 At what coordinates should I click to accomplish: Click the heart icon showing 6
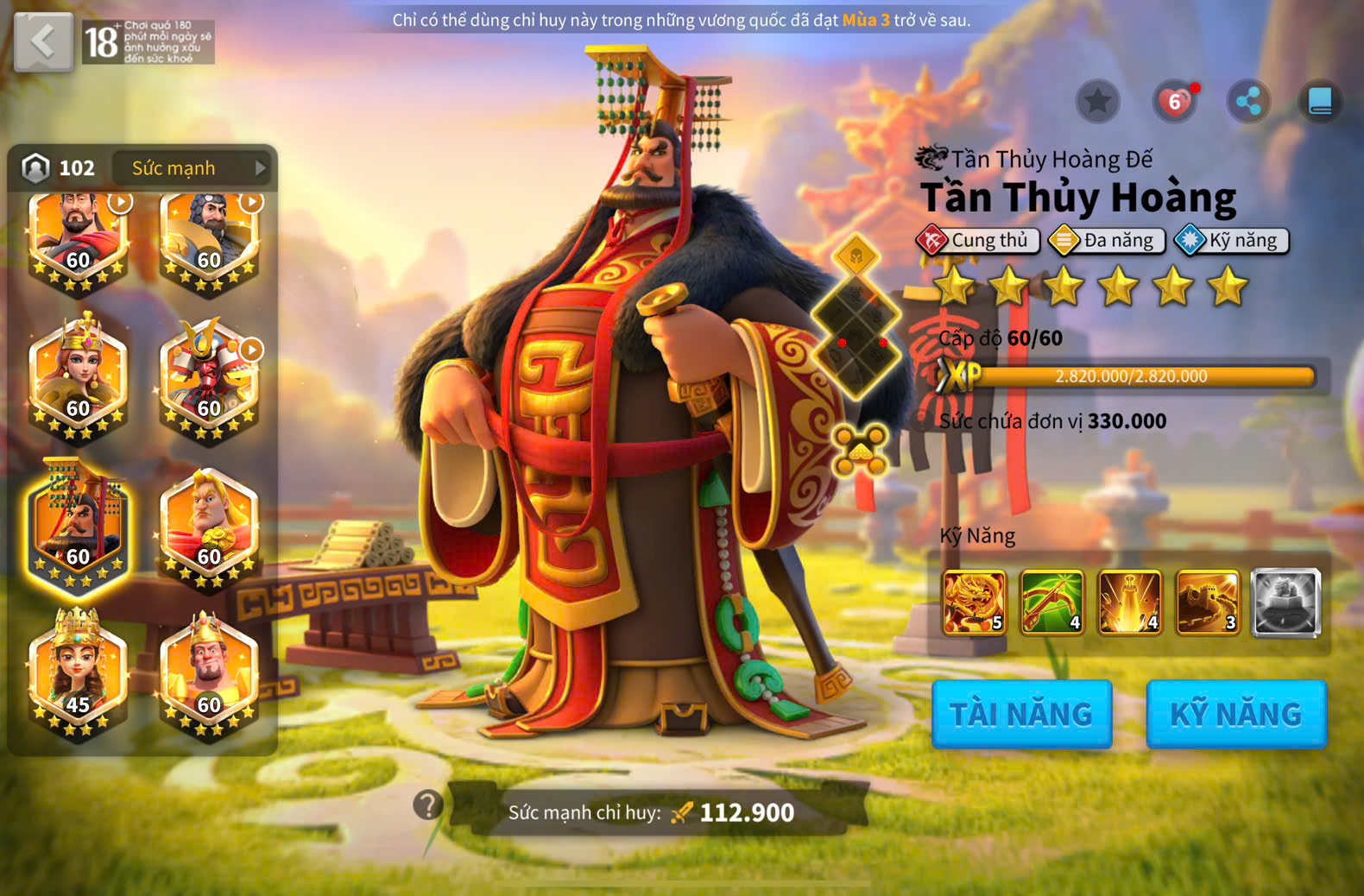[x=1174, y=102]
